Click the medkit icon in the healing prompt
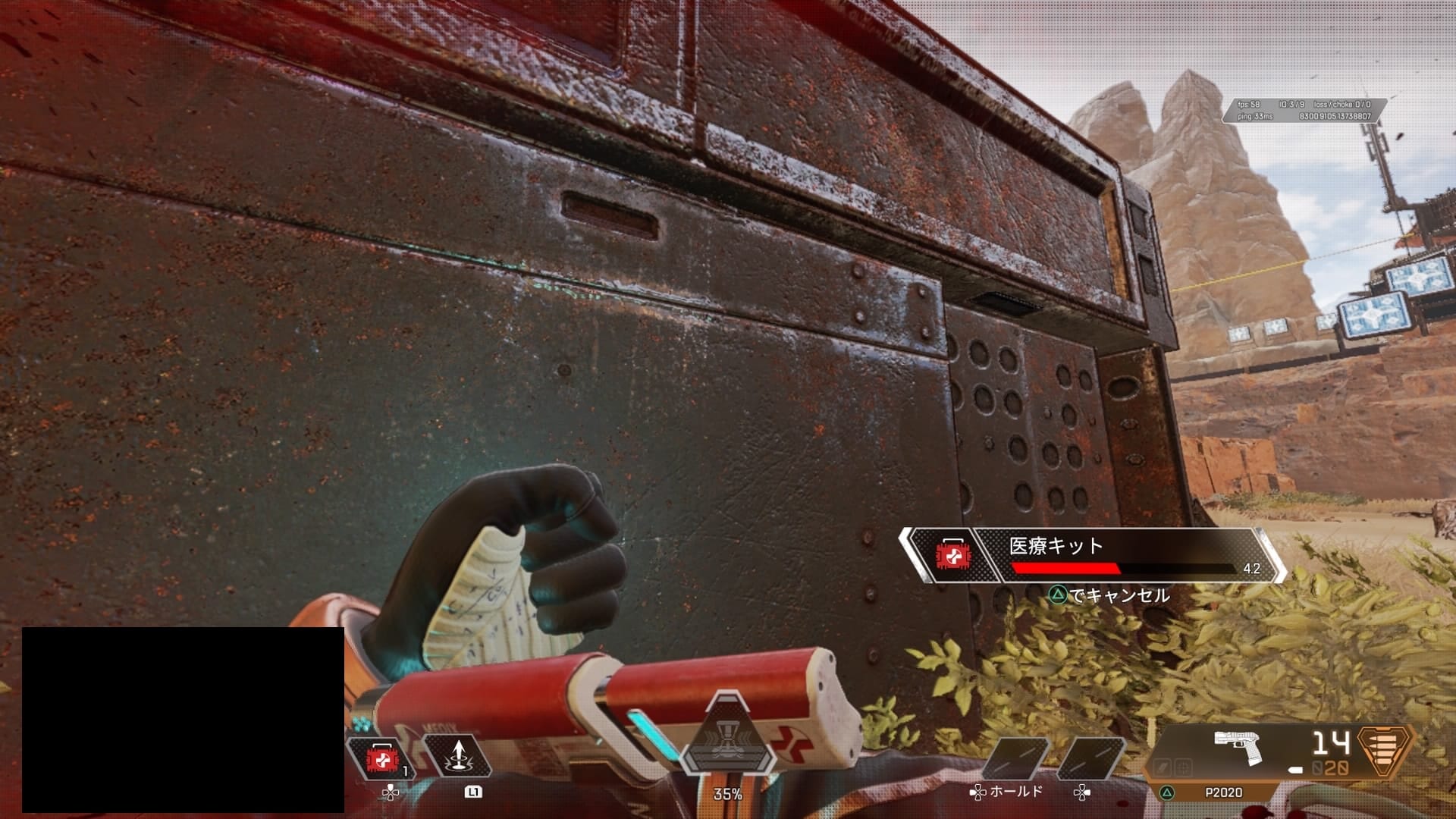The height and width of the screenshot is (819, 1456). point(949,556)
